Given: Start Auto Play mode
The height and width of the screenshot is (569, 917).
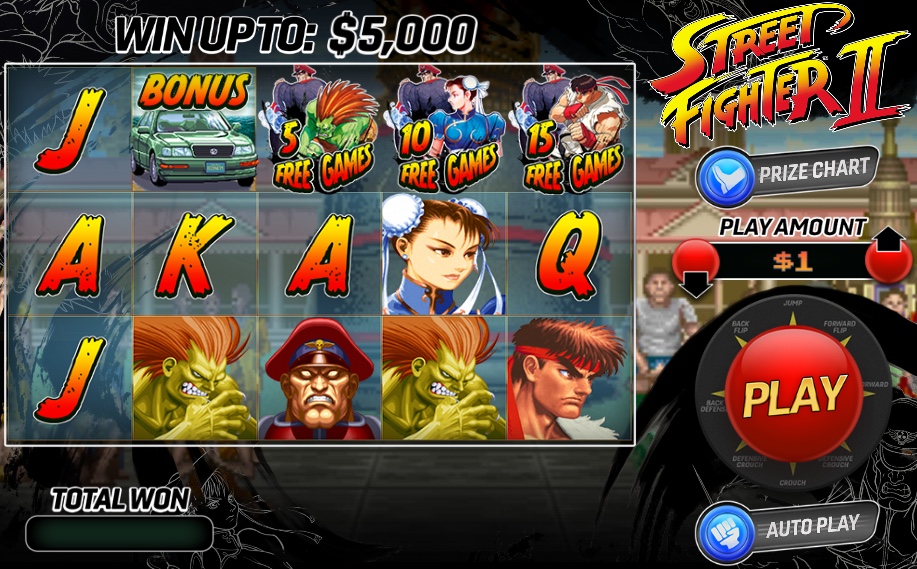Looking at the screenshot, I should point(786,525).
